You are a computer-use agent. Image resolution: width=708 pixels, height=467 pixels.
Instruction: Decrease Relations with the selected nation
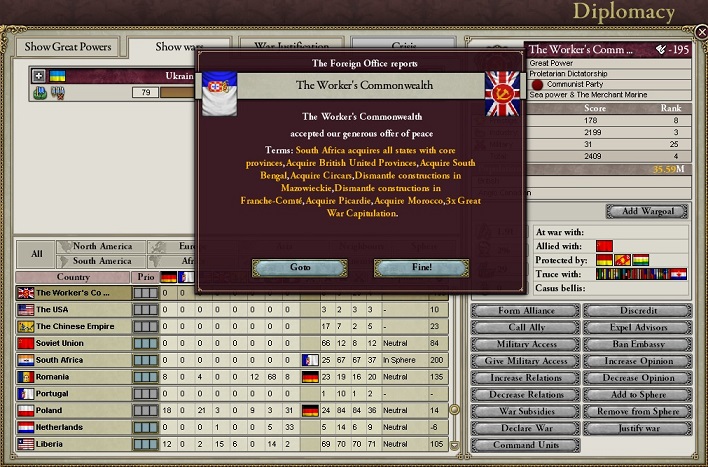[527, 395]
